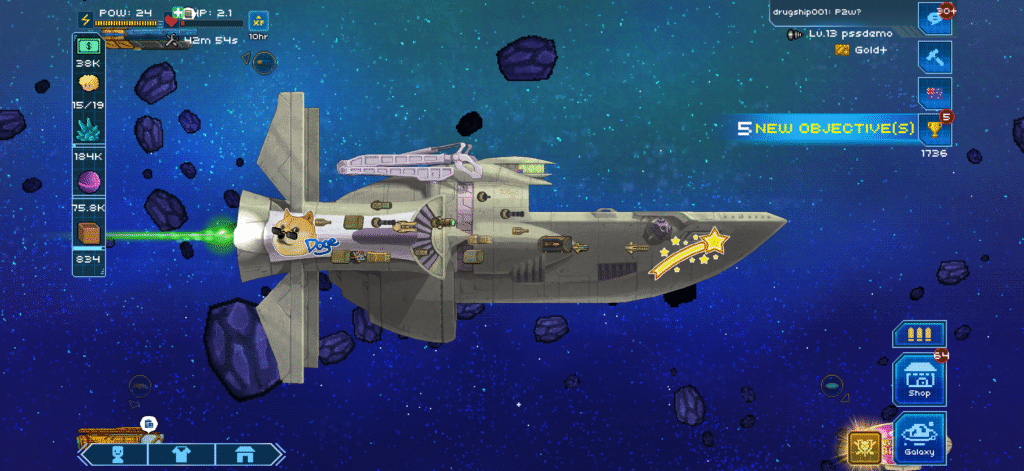Click the green cash bucks icon

pyautogui.click(x=89, y=46)
